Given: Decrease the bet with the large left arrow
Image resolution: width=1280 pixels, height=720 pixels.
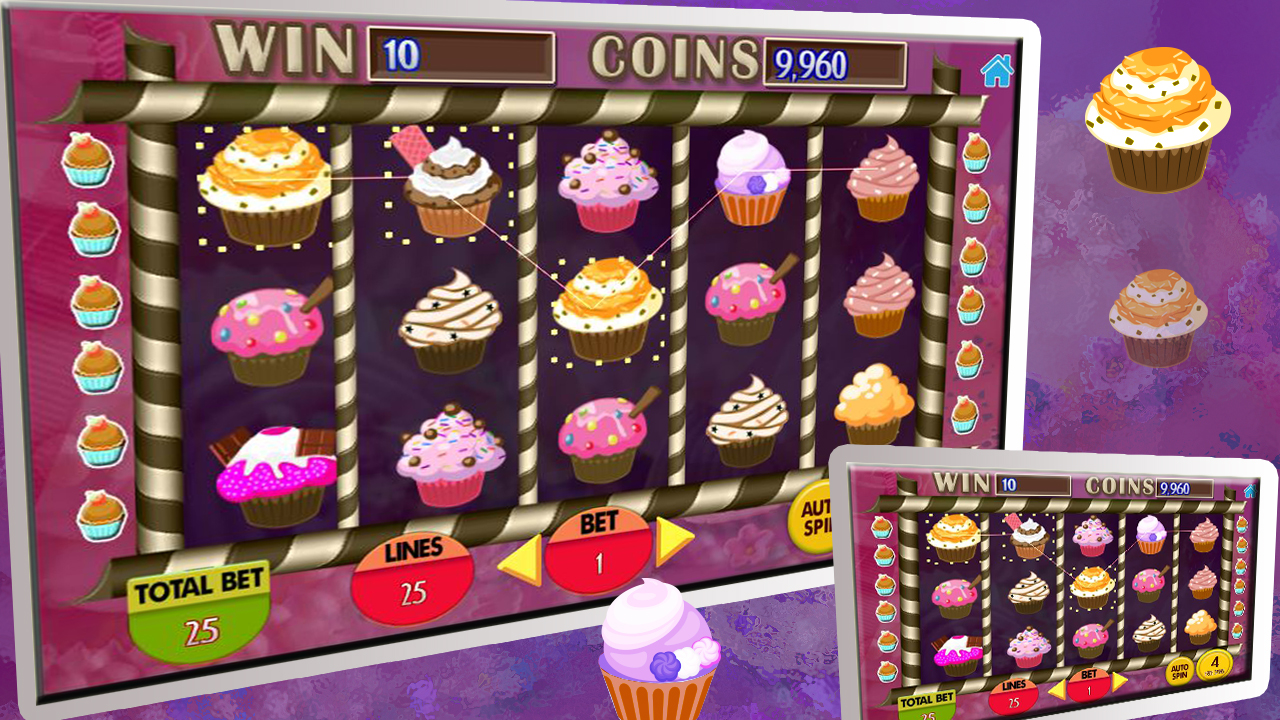Looking at the screenshot, I should [x=521, y=560].
